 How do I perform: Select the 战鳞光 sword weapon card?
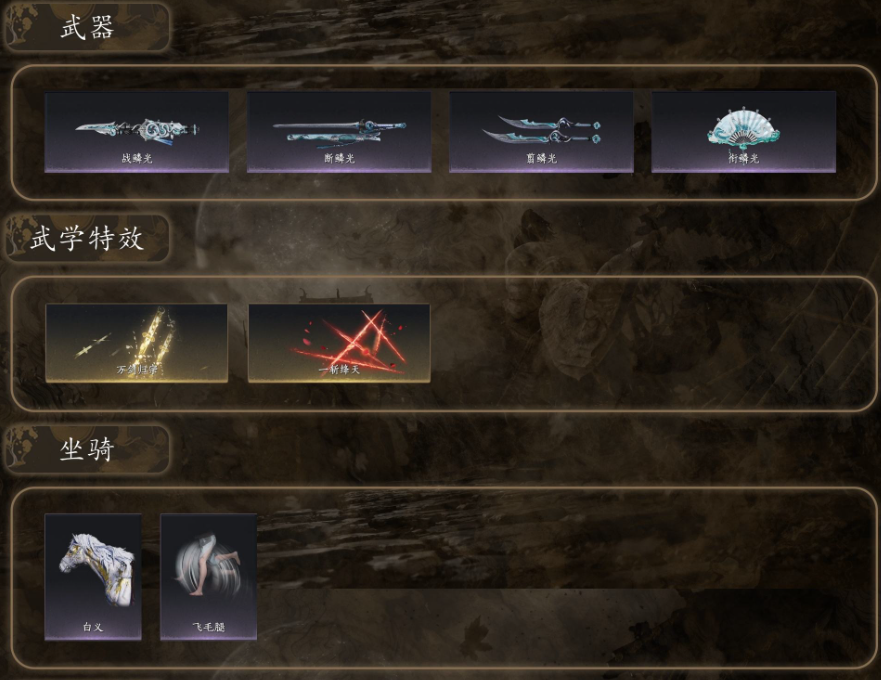pyautogui.click(x=136, y=132)
